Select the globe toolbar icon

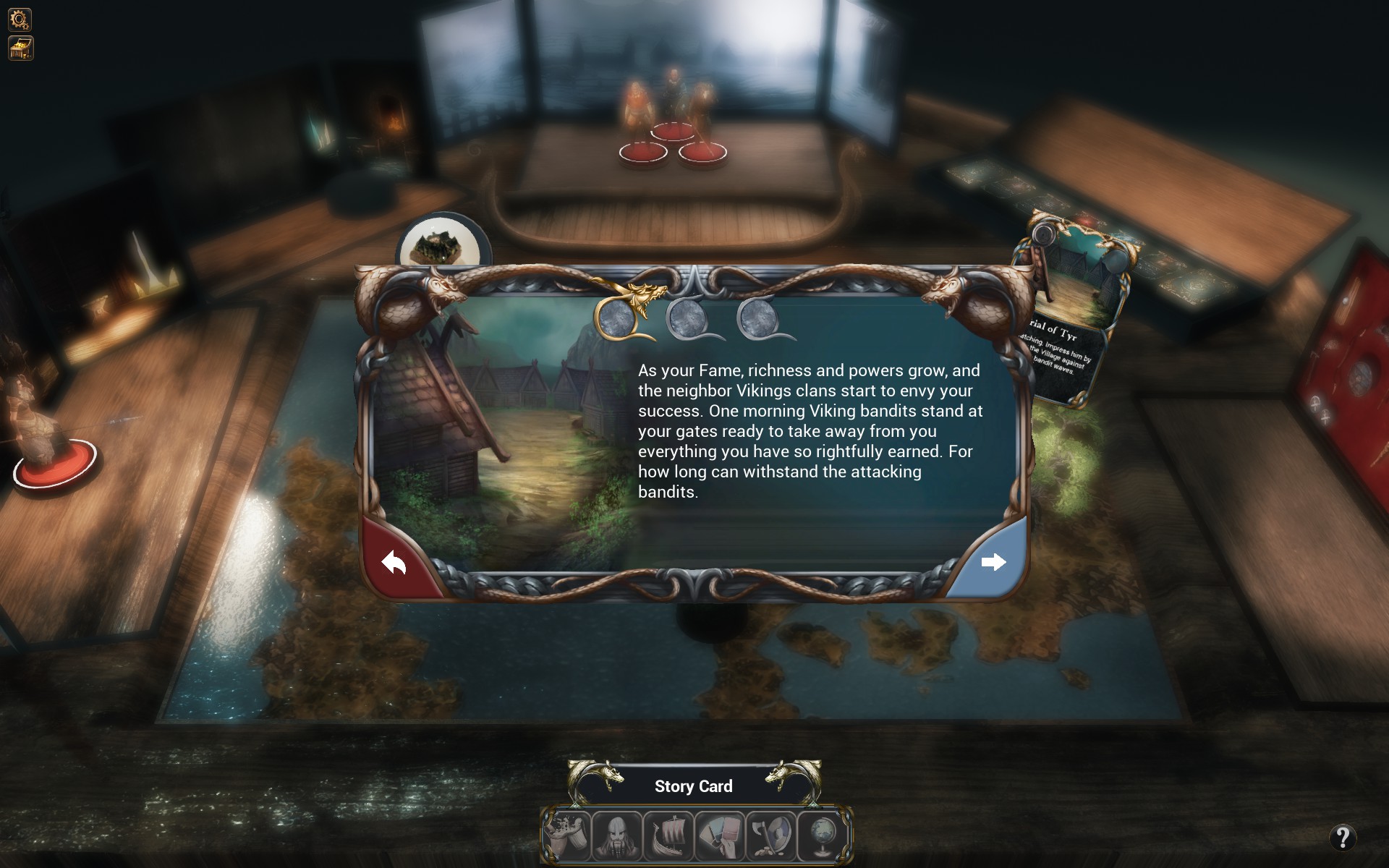click(x=823, y=836)
